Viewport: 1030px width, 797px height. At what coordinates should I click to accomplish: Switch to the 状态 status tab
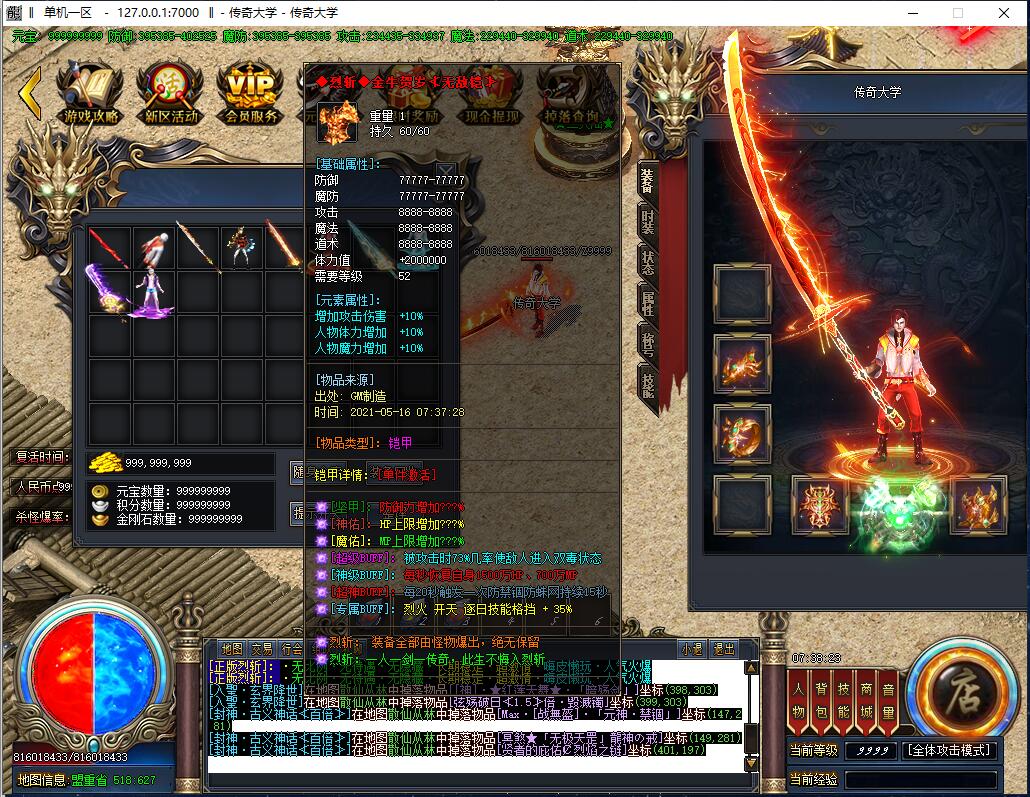(648, 264)
